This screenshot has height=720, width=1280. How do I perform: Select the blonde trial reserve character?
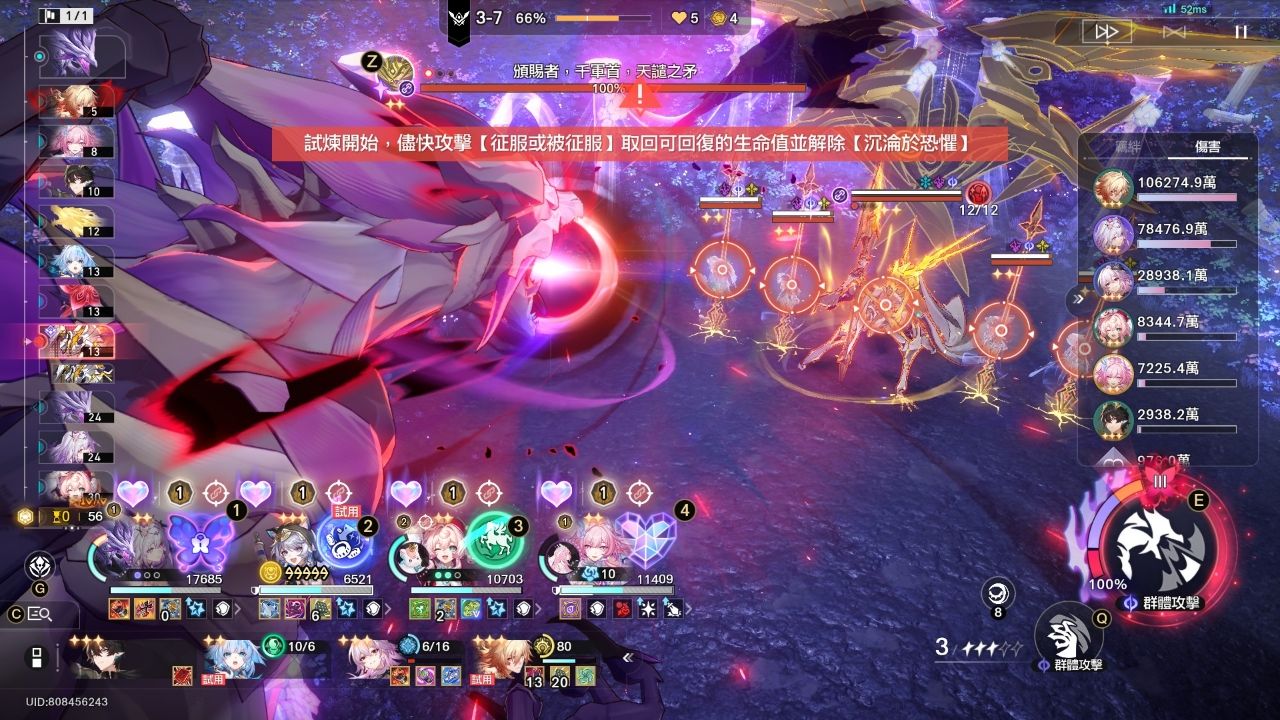[x=502, y=660]
